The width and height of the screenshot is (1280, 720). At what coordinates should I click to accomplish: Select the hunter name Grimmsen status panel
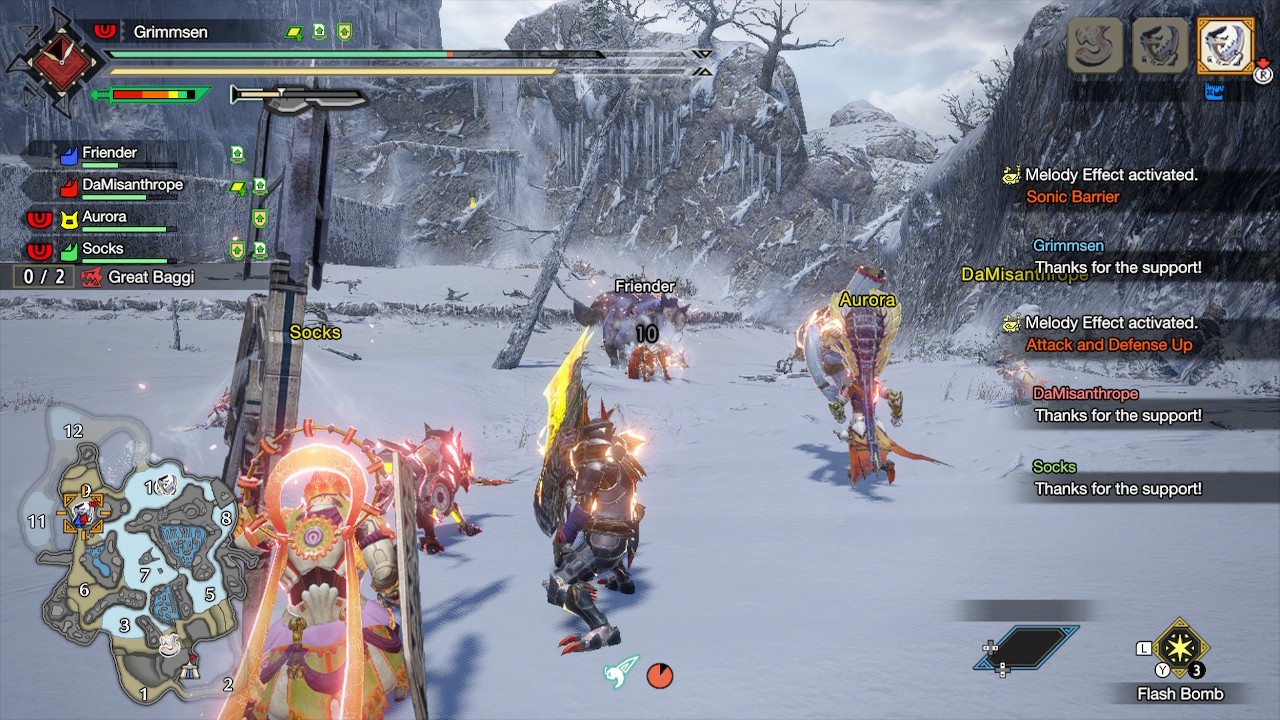coord(170,32)
